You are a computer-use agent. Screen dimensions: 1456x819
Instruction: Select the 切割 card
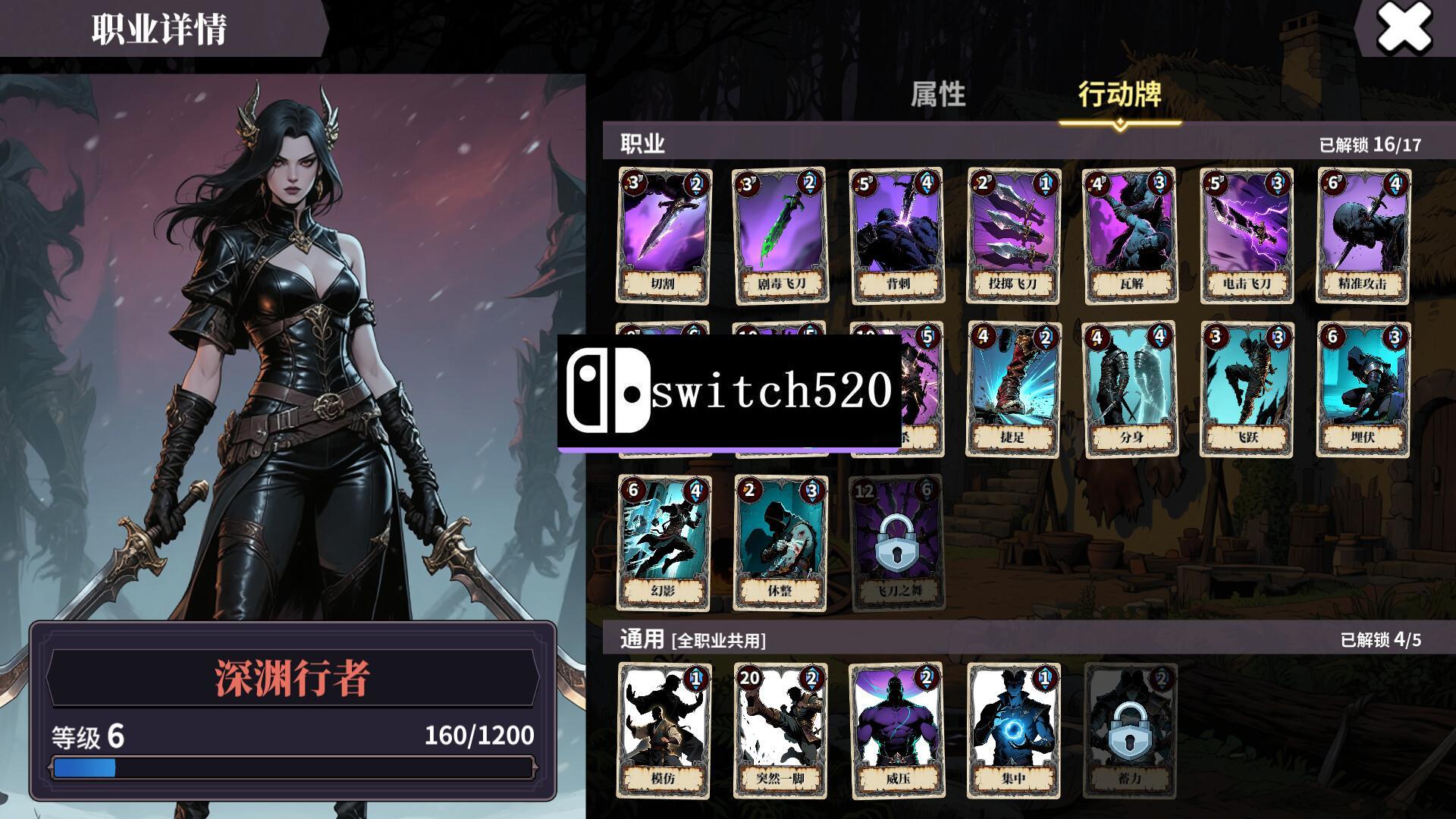click(x=664, y=235)
